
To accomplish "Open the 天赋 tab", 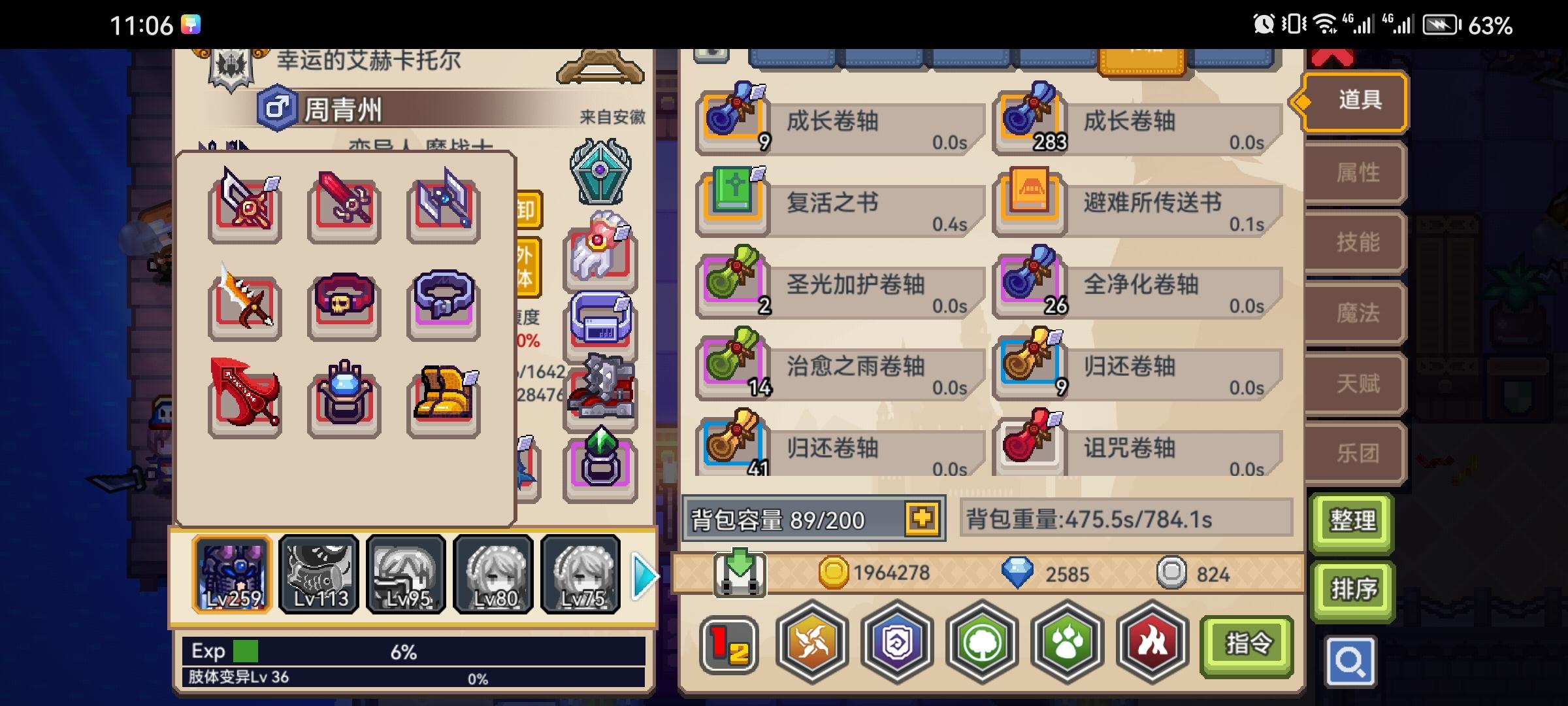I will [x=1354, y=384].
